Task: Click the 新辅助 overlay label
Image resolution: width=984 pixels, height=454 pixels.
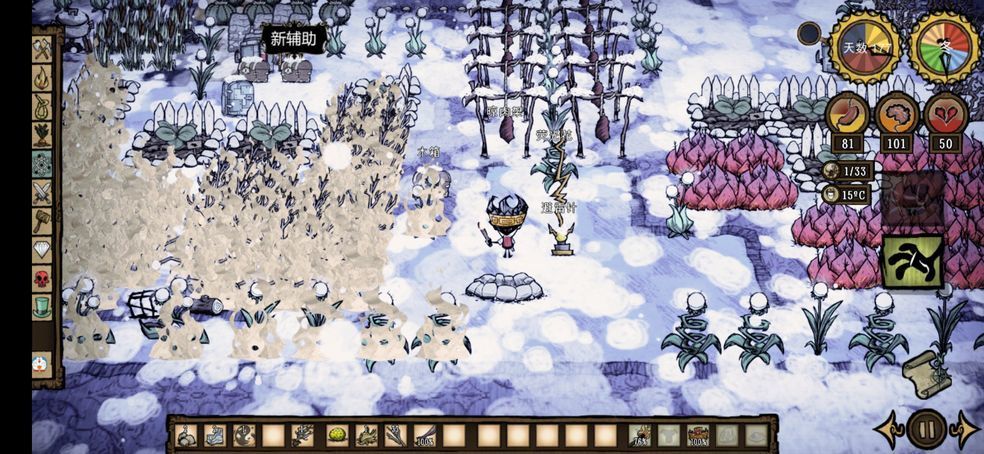Action: (293, 40)
